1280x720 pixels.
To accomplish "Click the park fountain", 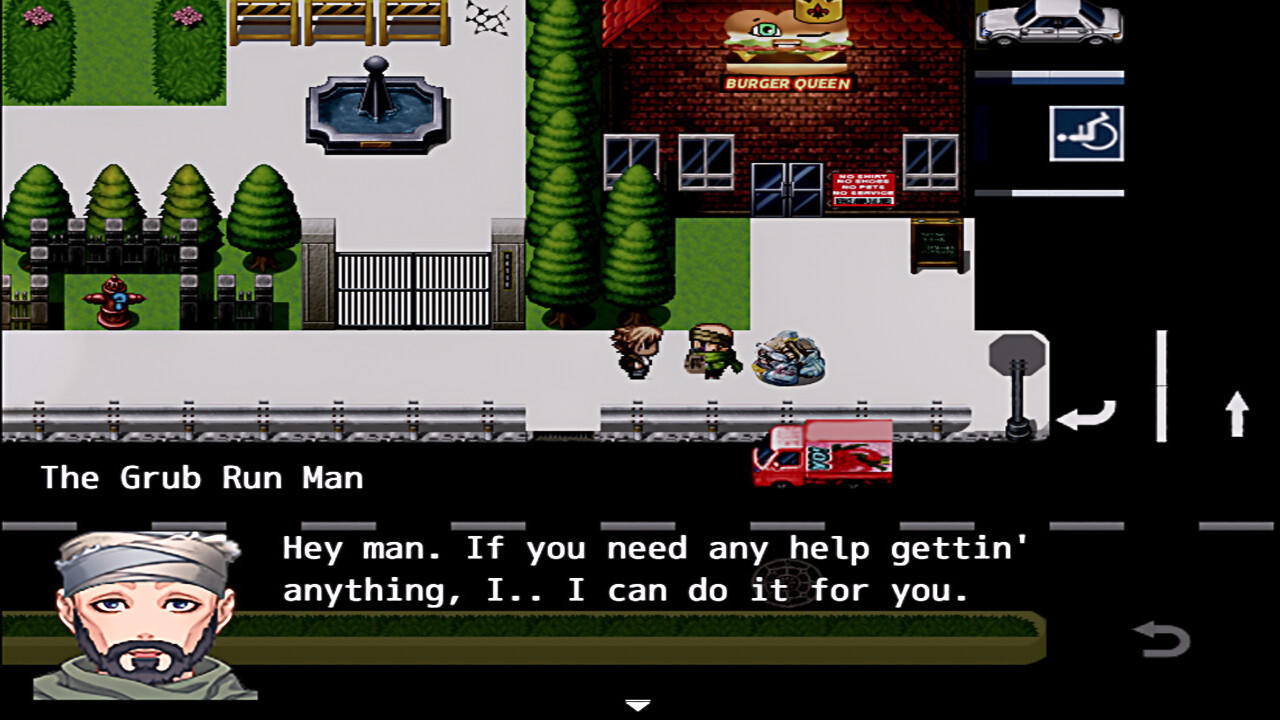I will (x=375, y=110).
